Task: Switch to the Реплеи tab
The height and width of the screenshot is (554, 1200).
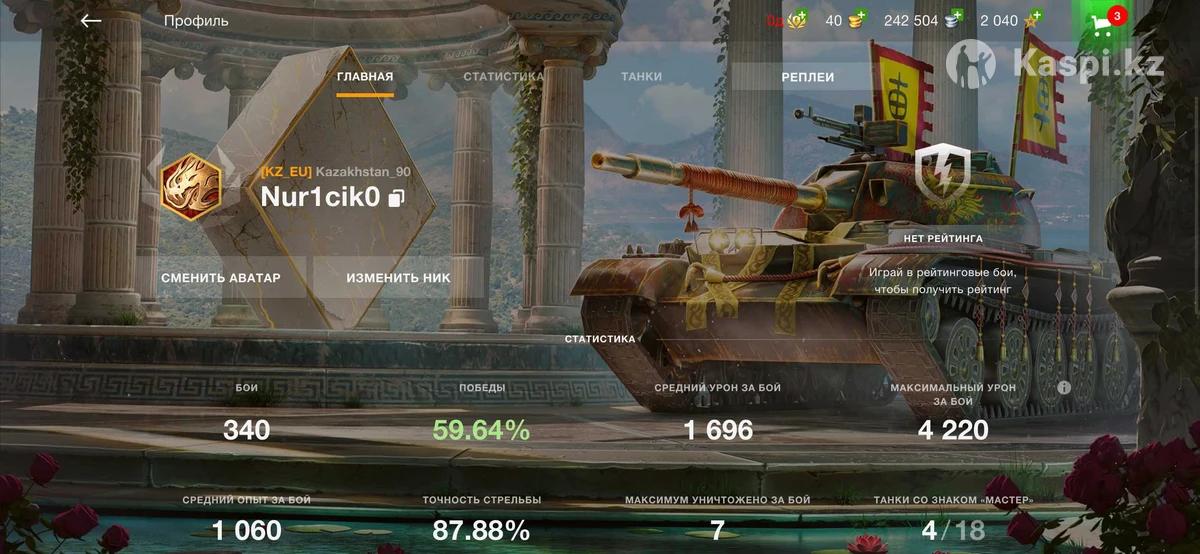Action: 808,76
